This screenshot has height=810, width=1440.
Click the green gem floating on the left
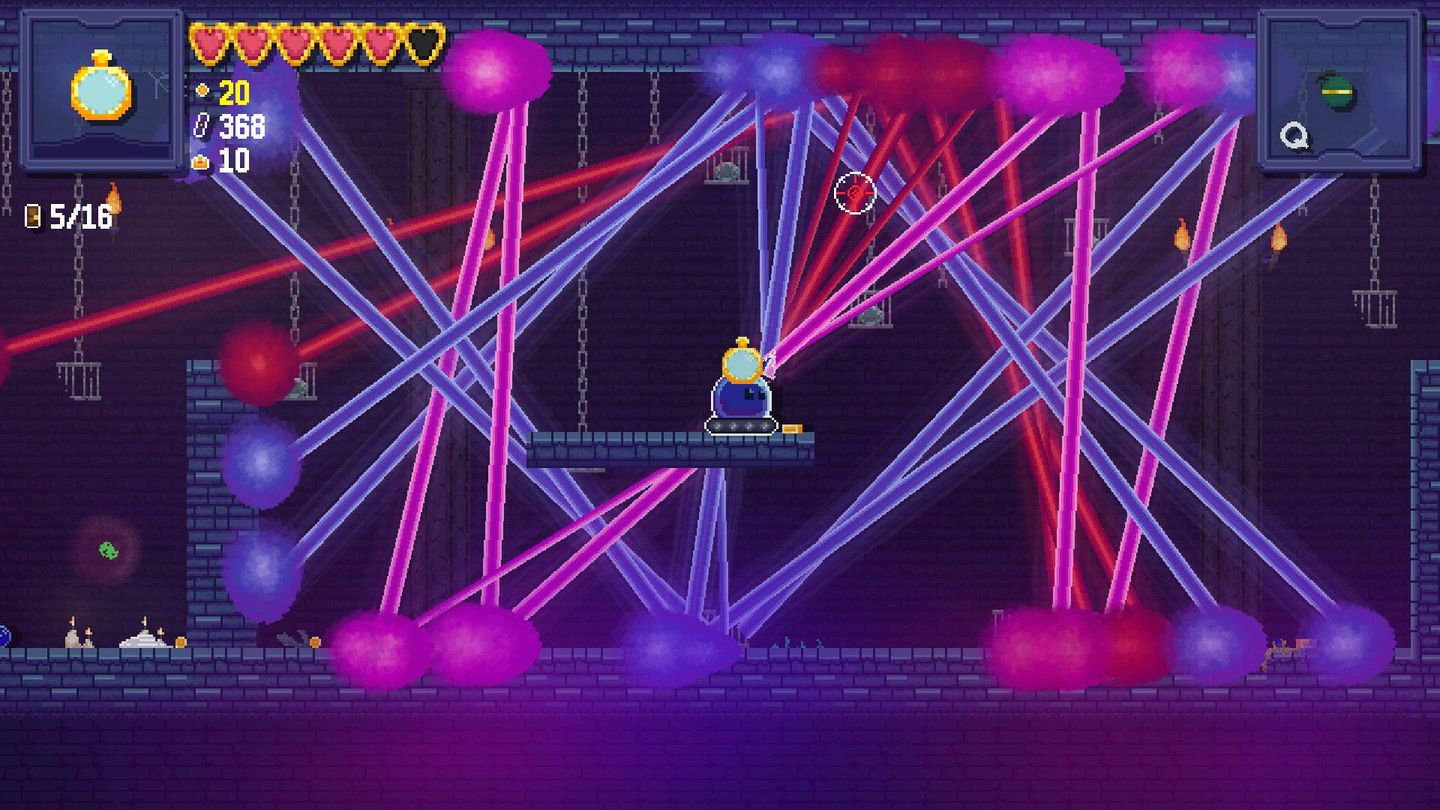click(x=106, y=547)
